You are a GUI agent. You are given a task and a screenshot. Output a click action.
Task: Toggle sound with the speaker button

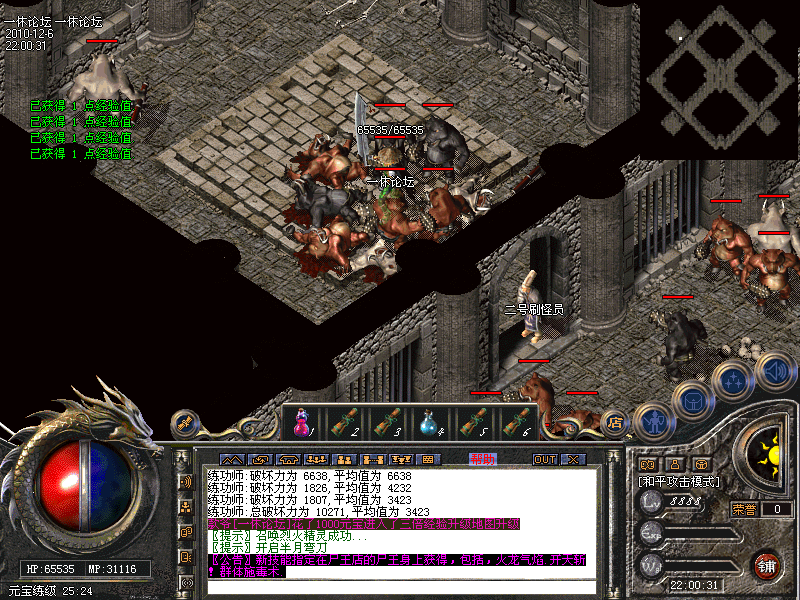click(x=774, y=369)
